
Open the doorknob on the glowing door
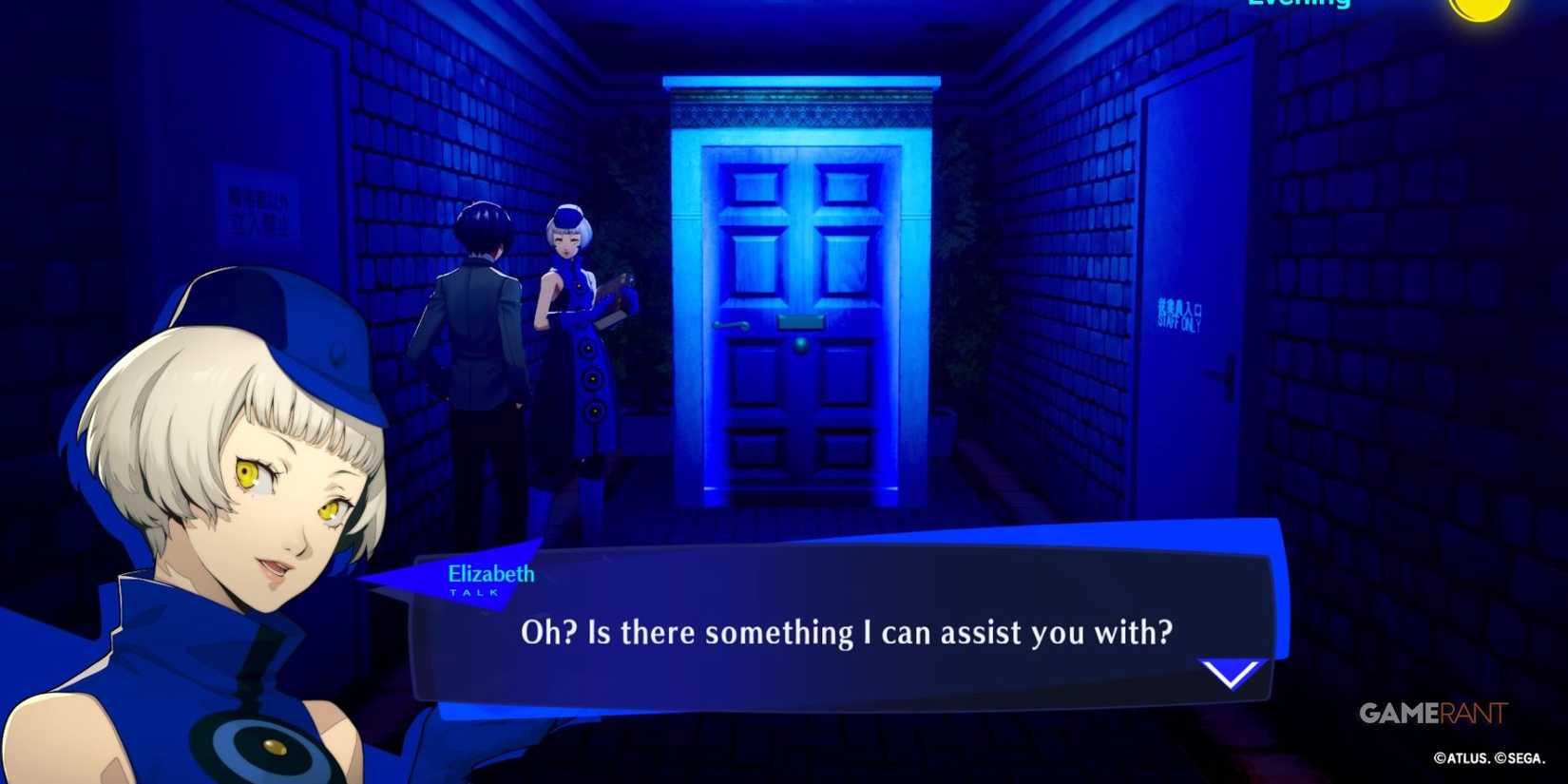tap(731, 323)
